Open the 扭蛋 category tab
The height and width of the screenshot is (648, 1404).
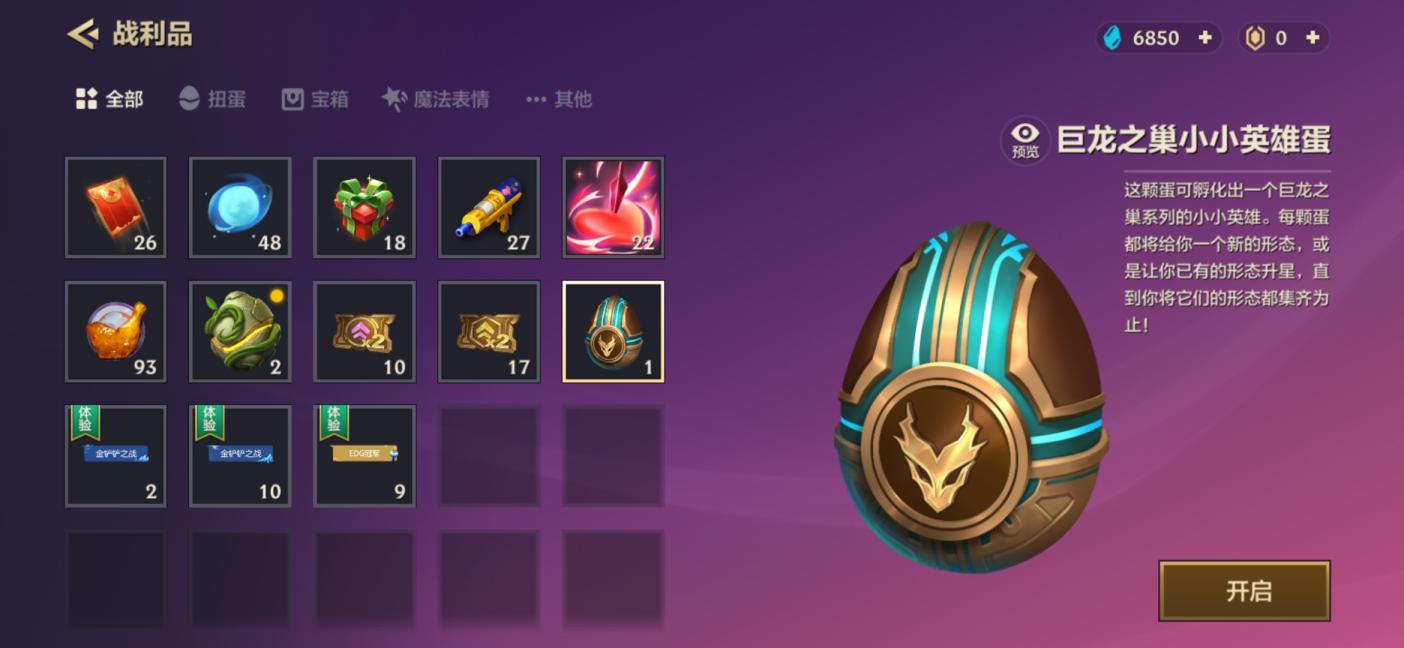coord(212,99)
